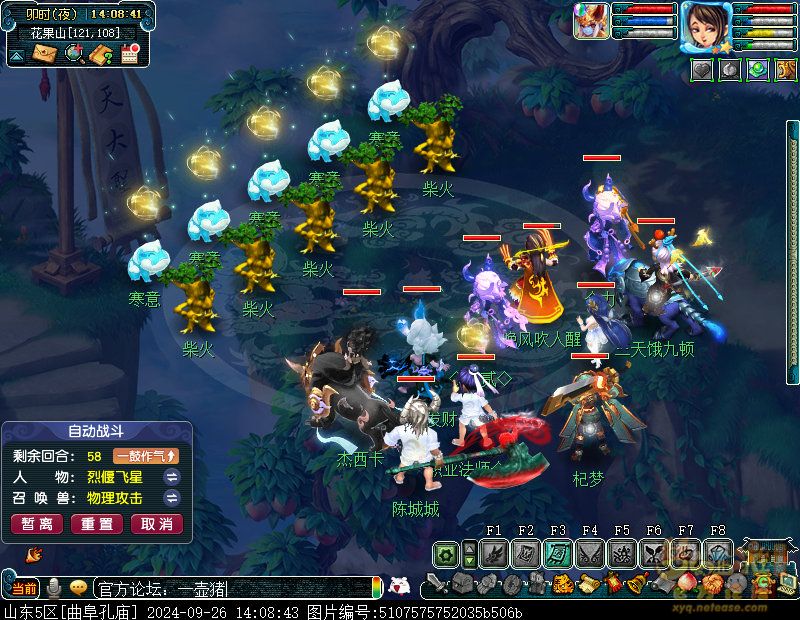
Task: Select the summoned pet portrait
Action: tap(591, 21)
